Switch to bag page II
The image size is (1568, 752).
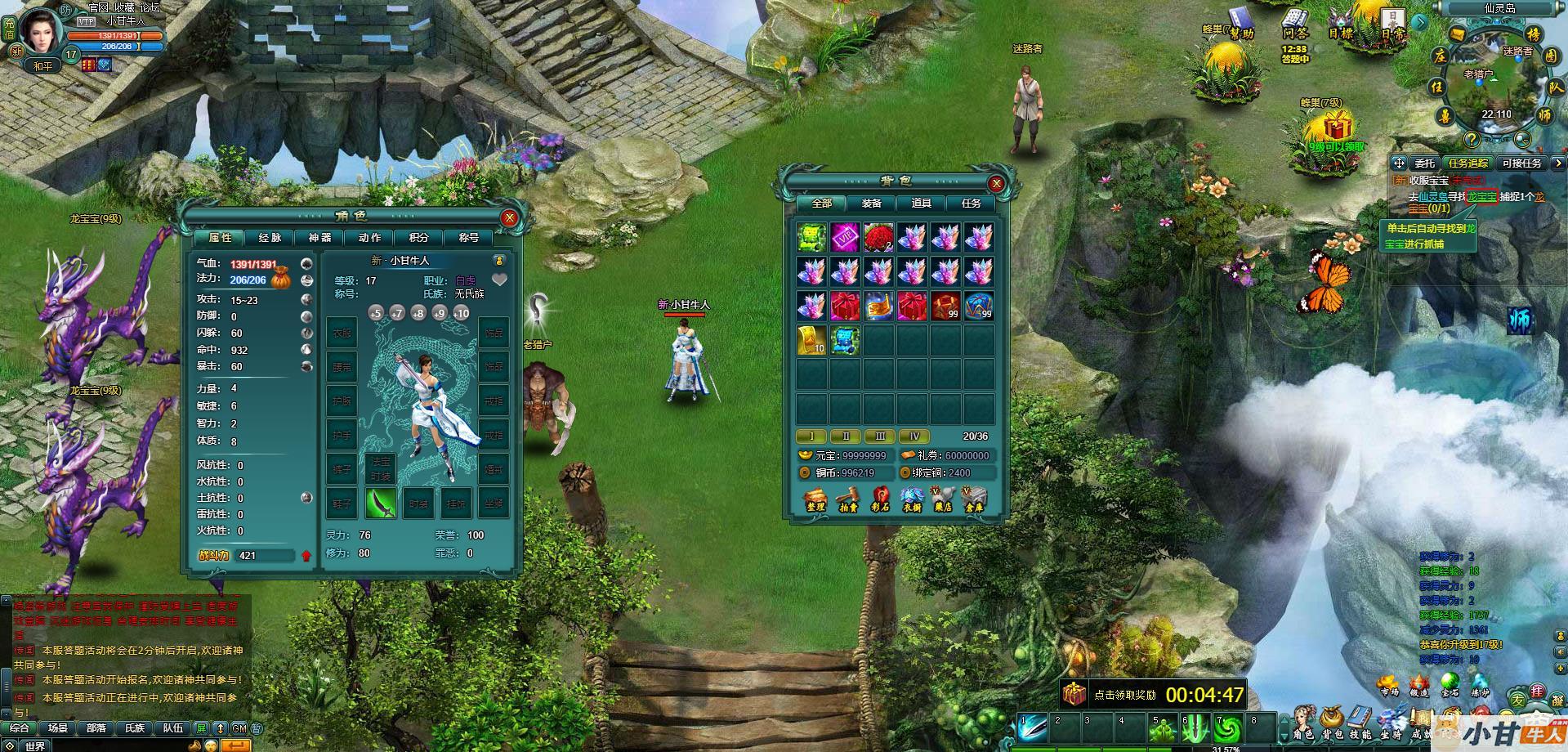pos(846,436)
